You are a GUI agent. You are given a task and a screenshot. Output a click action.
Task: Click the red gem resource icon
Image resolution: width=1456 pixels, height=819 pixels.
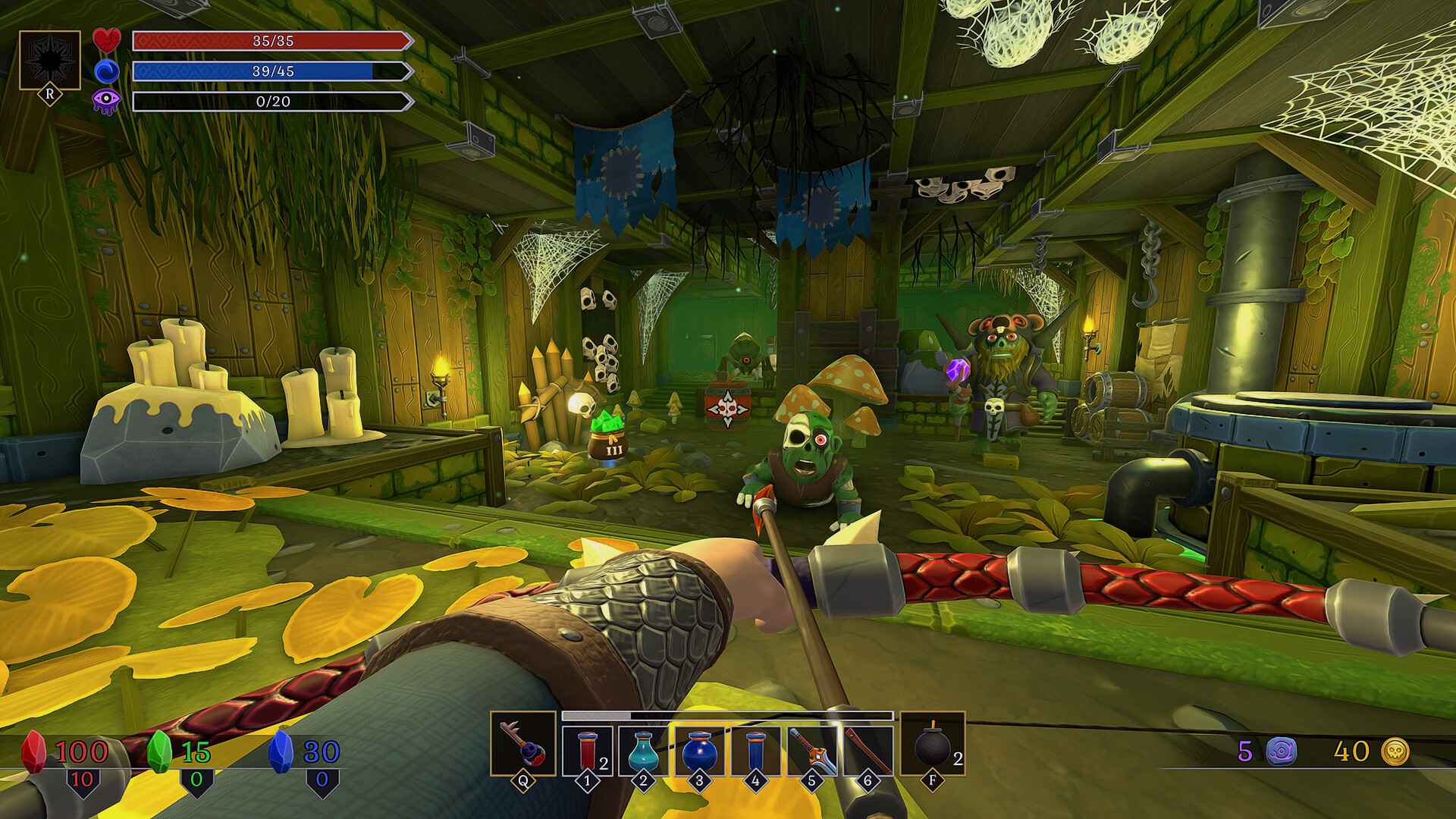[33, 751]
